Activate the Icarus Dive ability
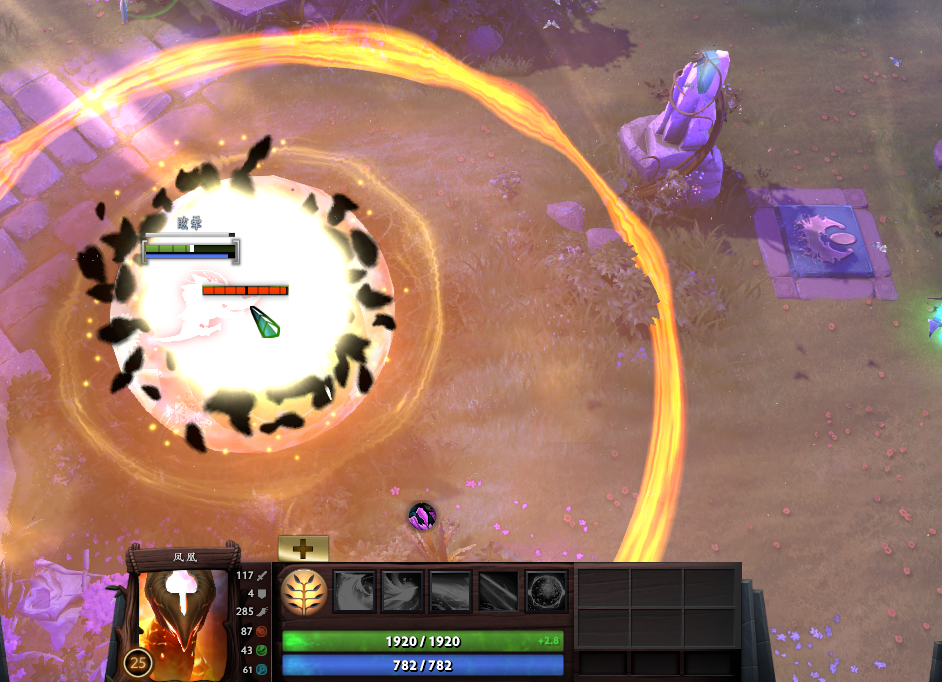This screenshot has width=942, height=682. [354, 591]
